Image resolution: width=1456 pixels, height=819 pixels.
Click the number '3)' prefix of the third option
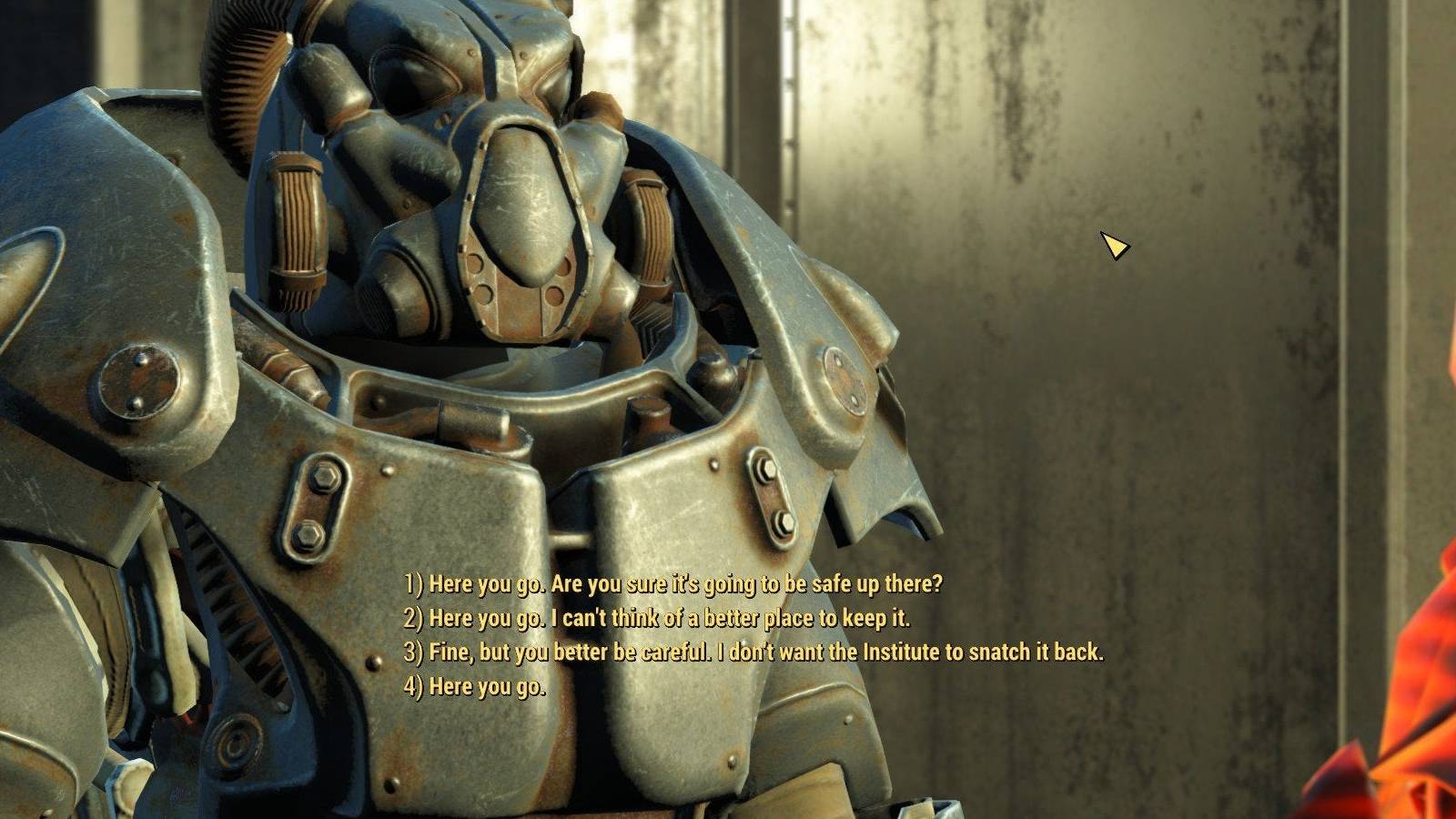coord(411,652)
